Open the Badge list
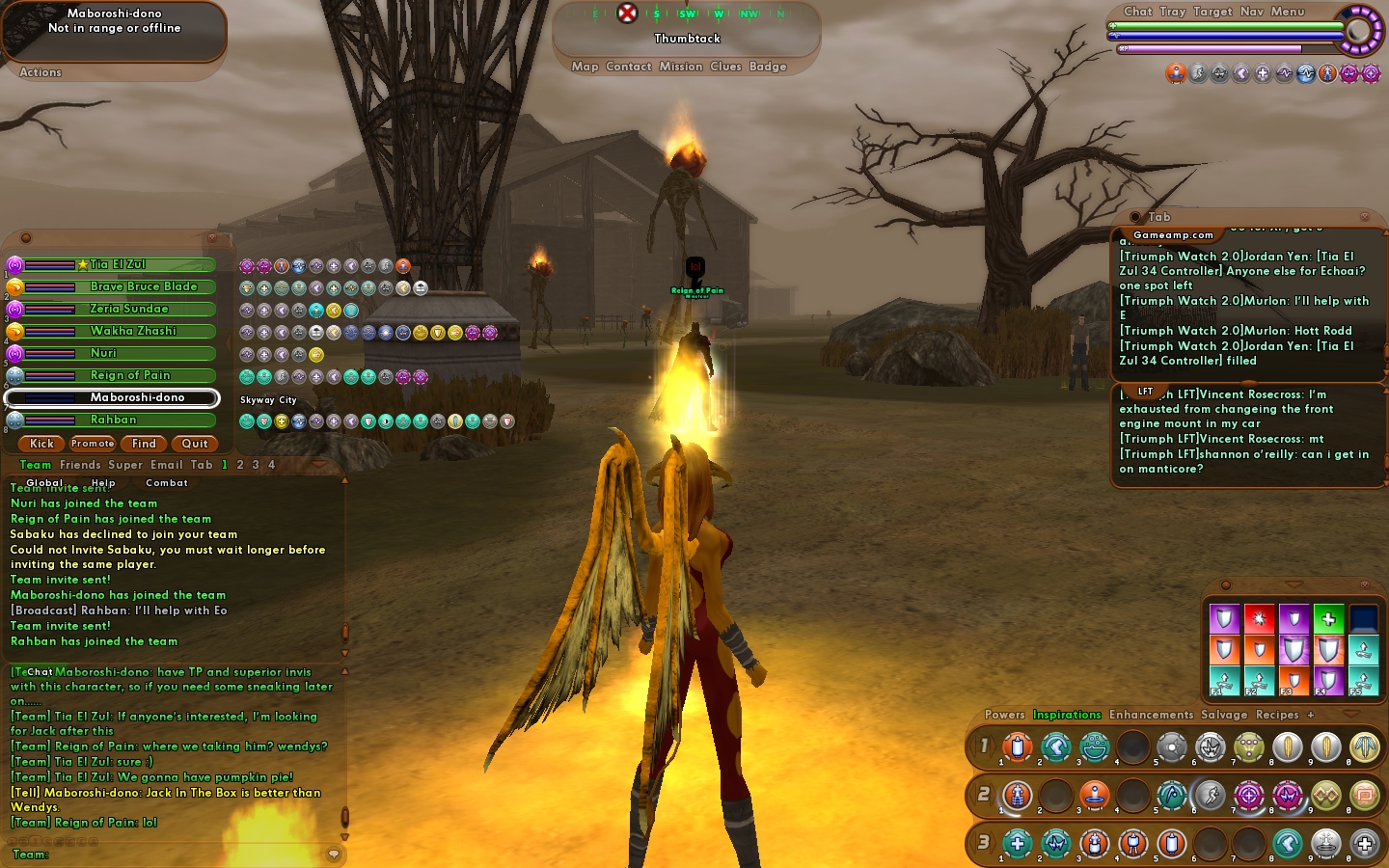Viewport: 1389px width, 868px height. coord(768,67)
